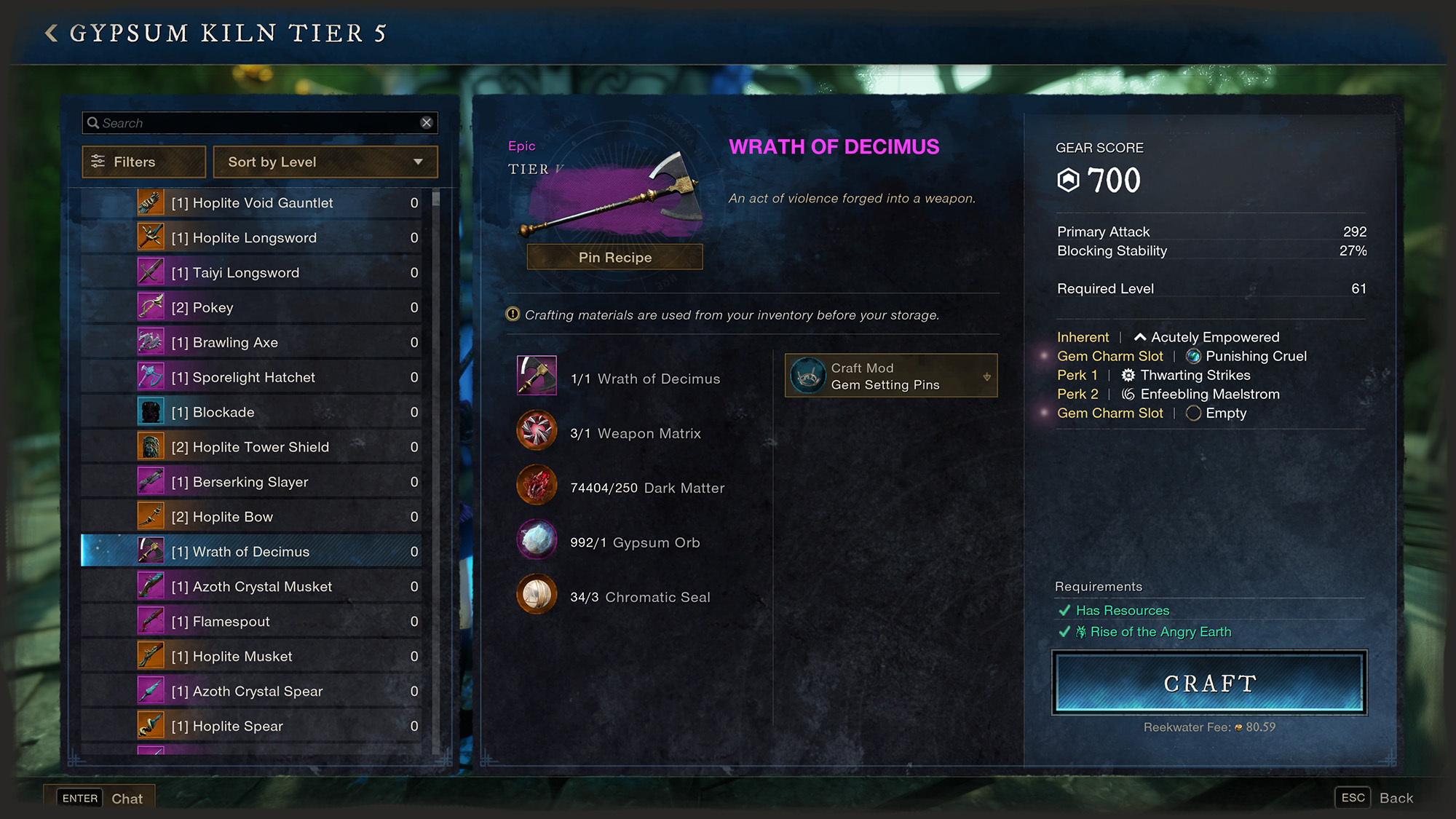Open the Craft Mod Gem Setting Pins selector
The image size is (1456, 819).
(890, 376)
